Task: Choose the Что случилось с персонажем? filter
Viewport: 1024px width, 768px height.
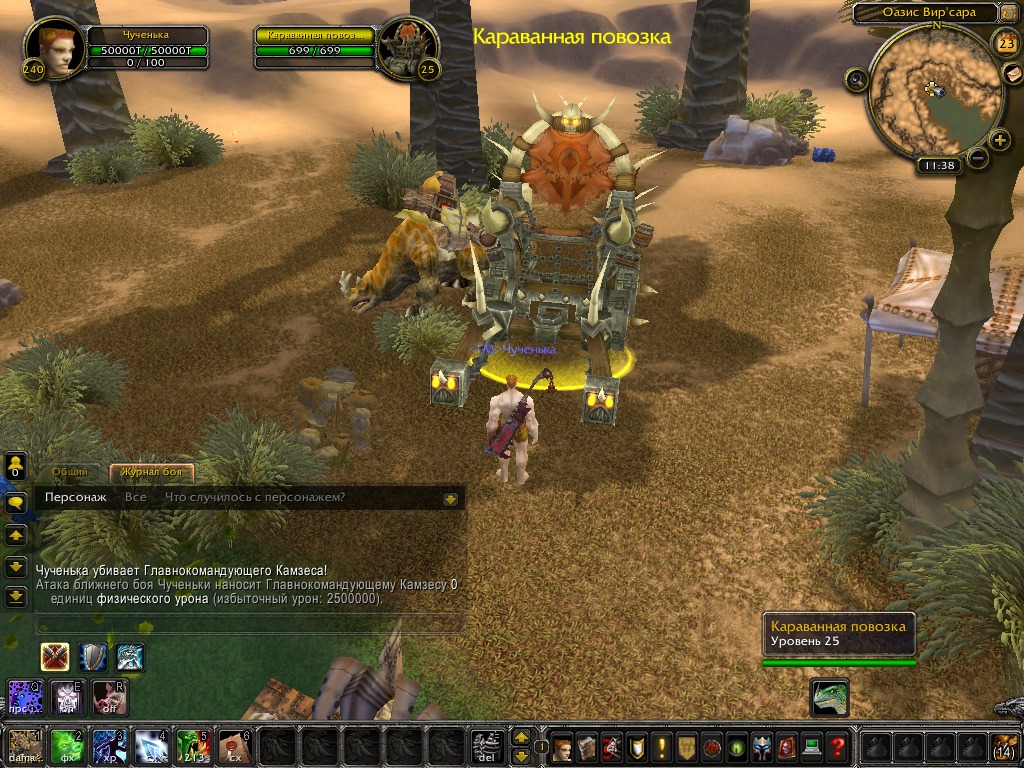Action: [x=255, y=497]
